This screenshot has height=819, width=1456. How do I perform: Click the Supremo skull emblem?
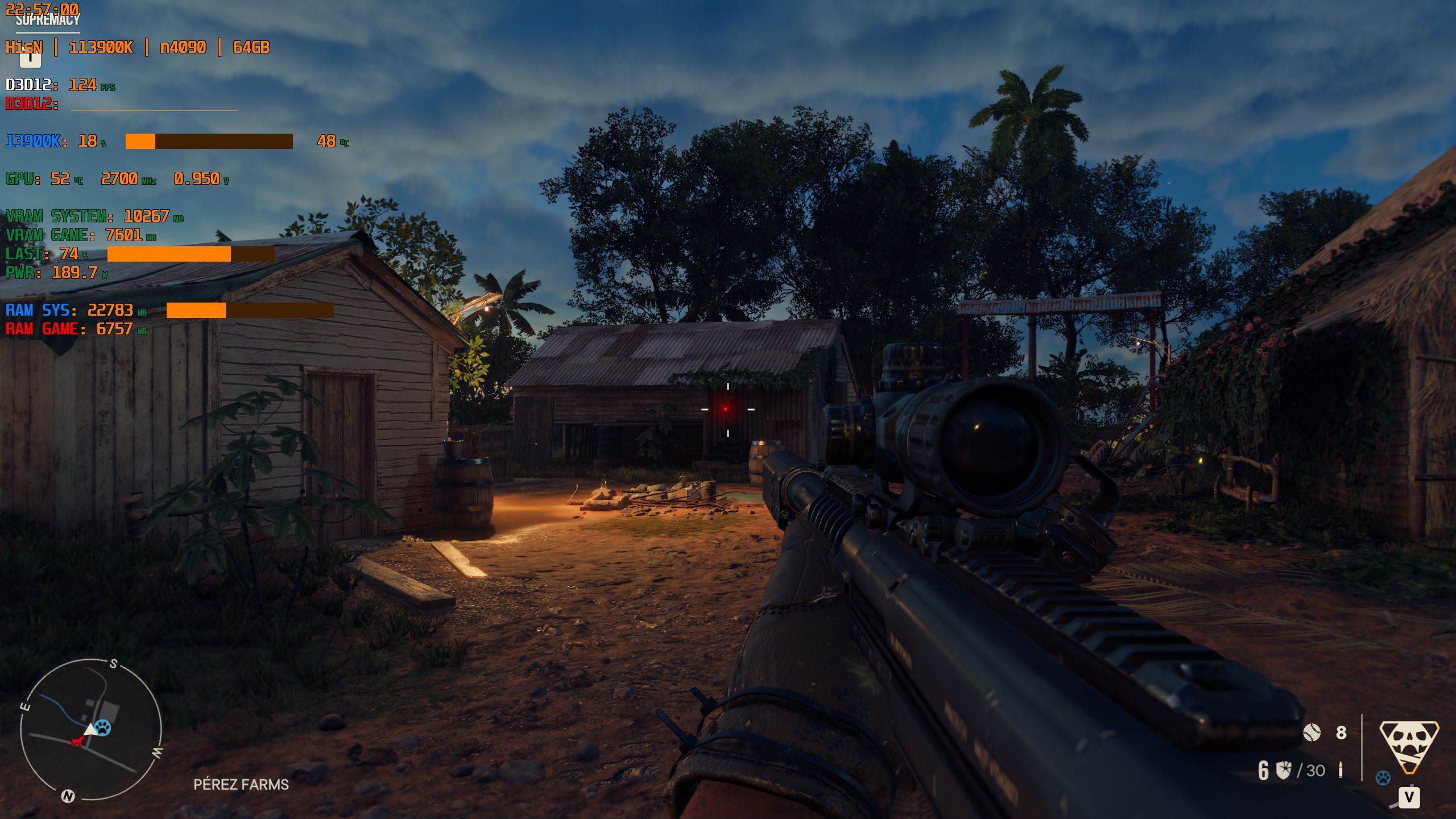pyautogui.click(x=1409, y=745)
